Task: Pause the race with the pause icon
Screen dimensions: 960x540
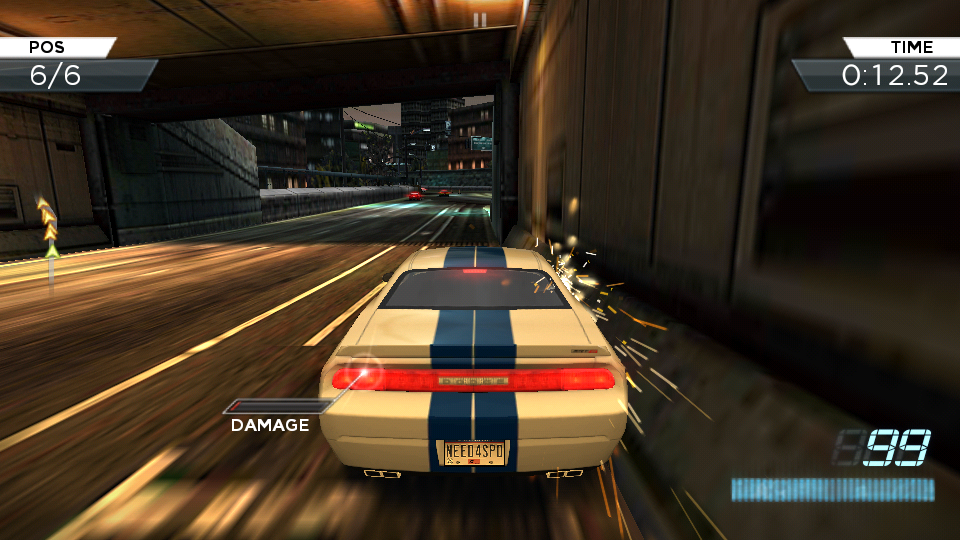Action: coord(480,19)
